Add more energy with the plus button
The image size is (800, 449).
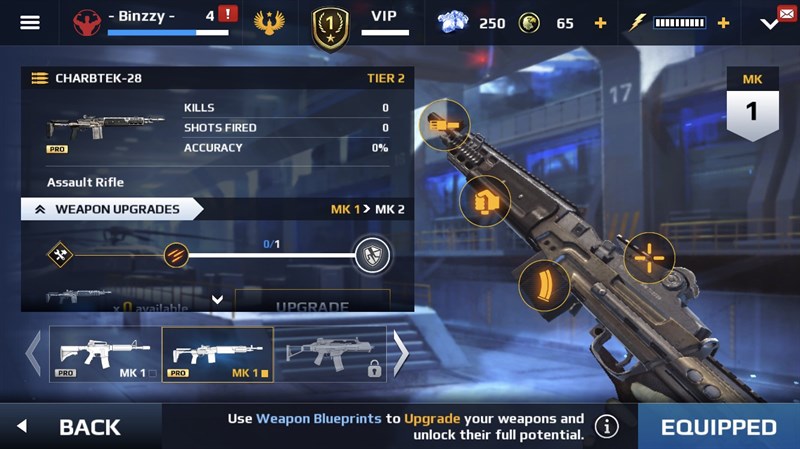coord(723,23)
